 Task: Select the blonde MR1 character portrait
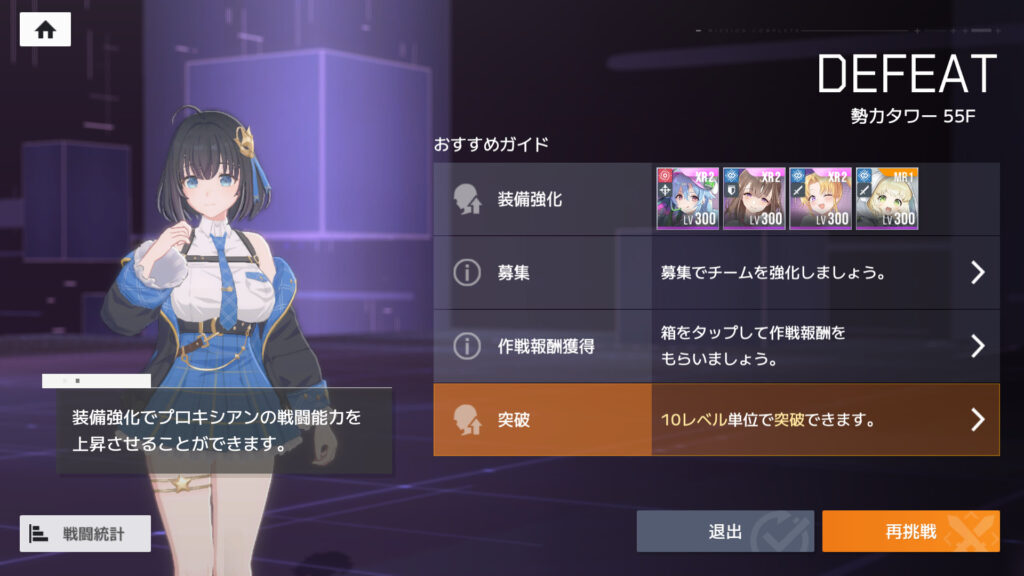click(x=887, y=198)
